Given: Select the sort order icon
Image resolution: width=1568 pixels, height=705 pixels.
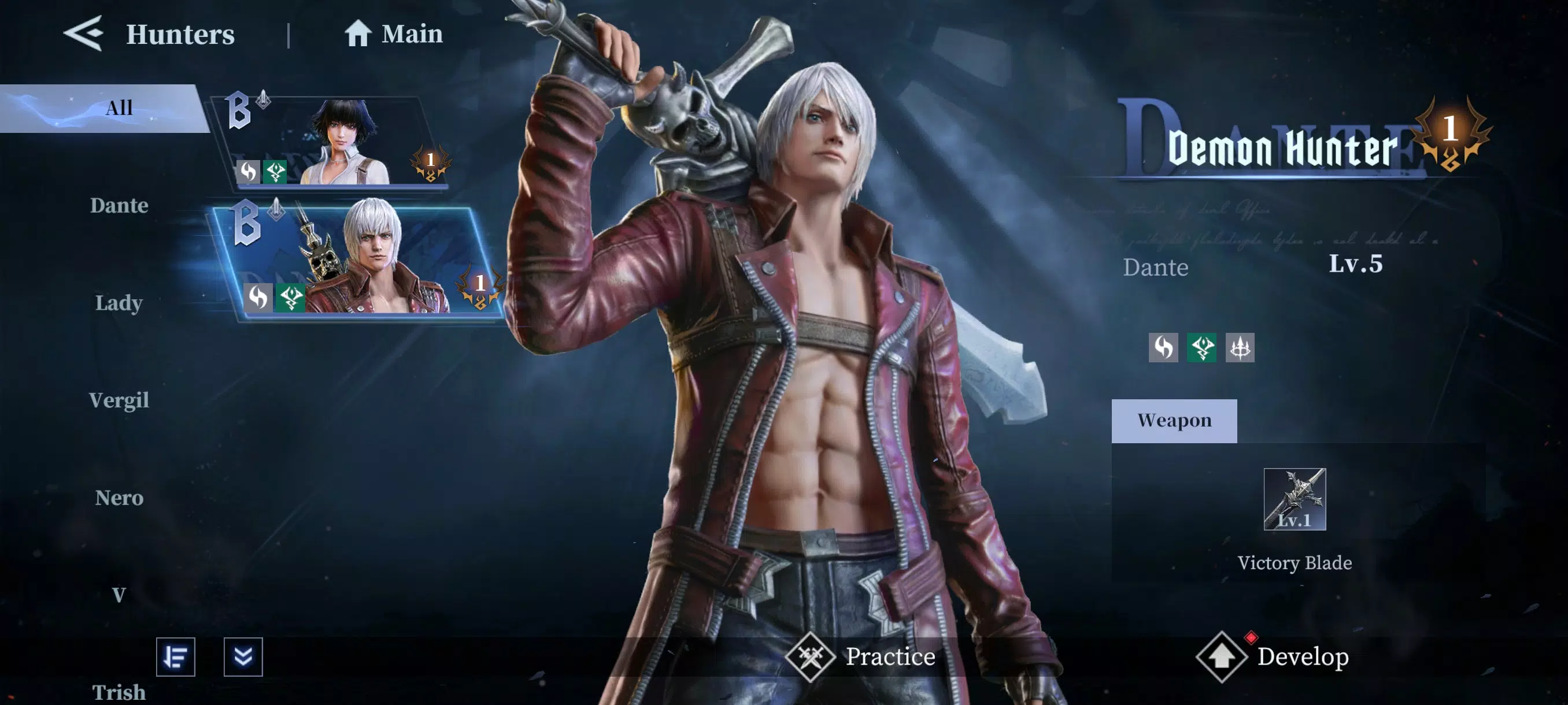Looking at the screenshot, I should click(x=177, y=657).
